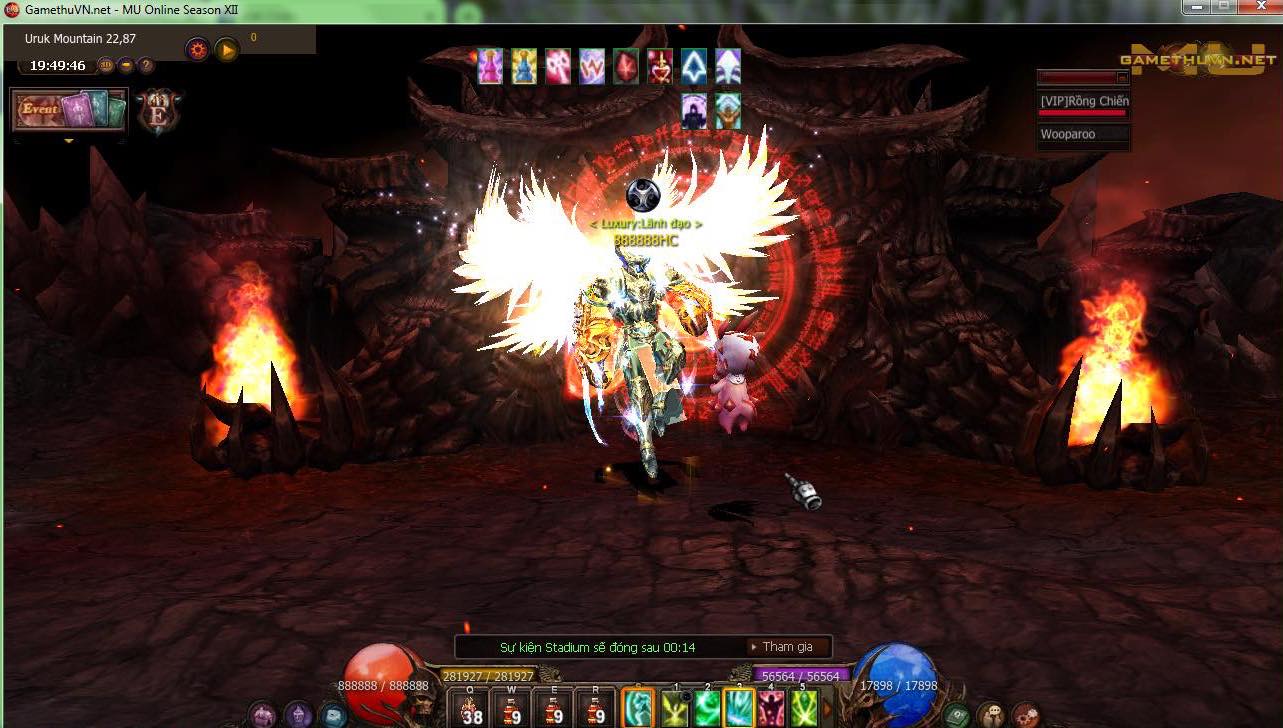Use the W hotkey potion slot
1283x728 pixels.
(x=512, y=708)
